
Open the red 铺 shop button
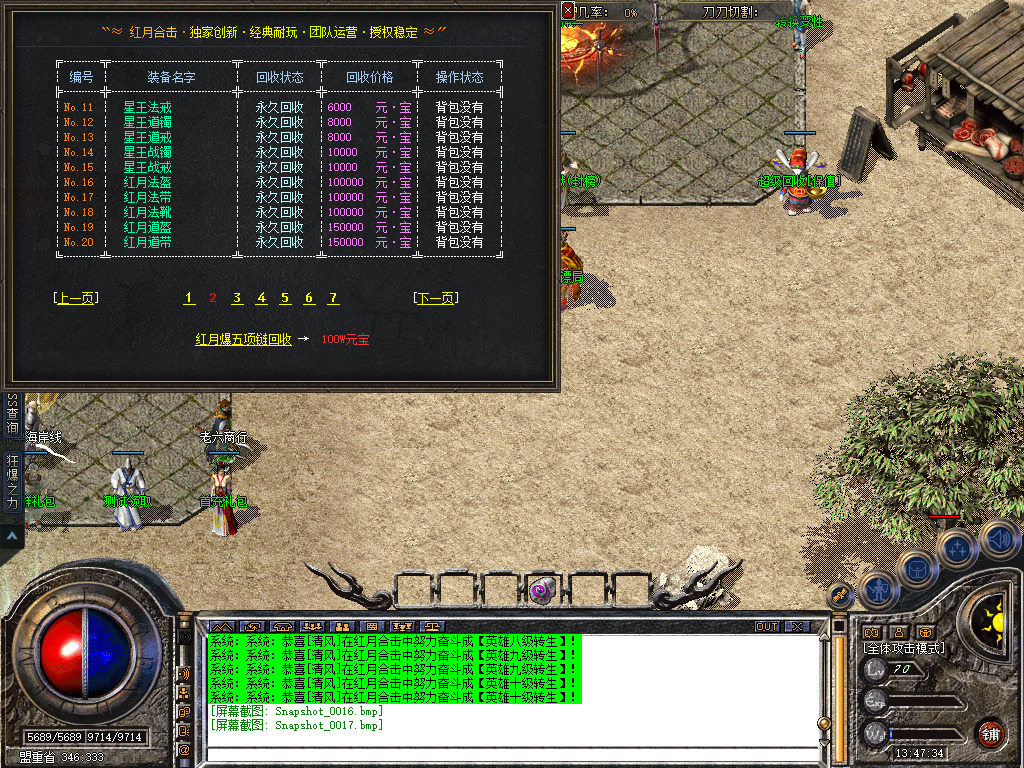(990, 733)
